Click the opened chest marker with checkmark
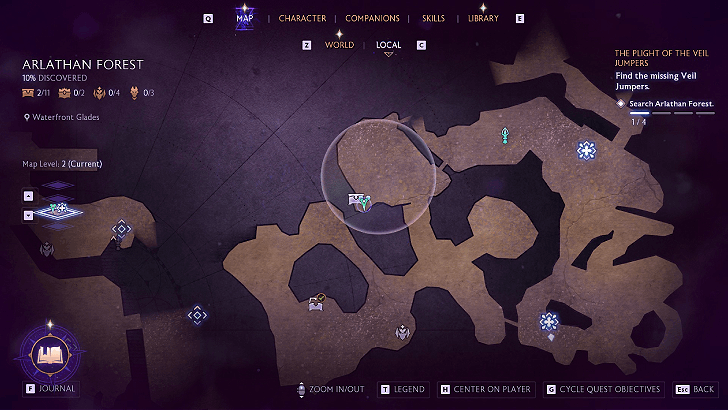The image size is (728, 410). [x=316, y=302]
